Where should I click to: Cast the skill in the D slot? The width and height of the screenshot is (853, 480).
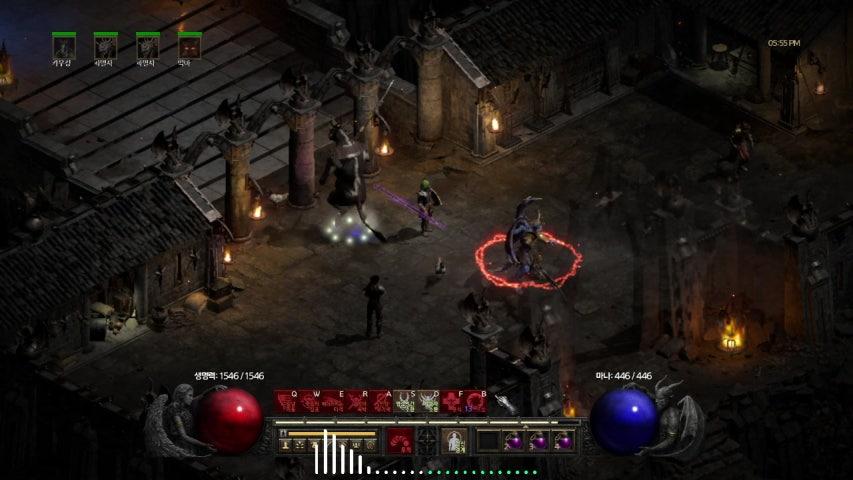[430, 404]
